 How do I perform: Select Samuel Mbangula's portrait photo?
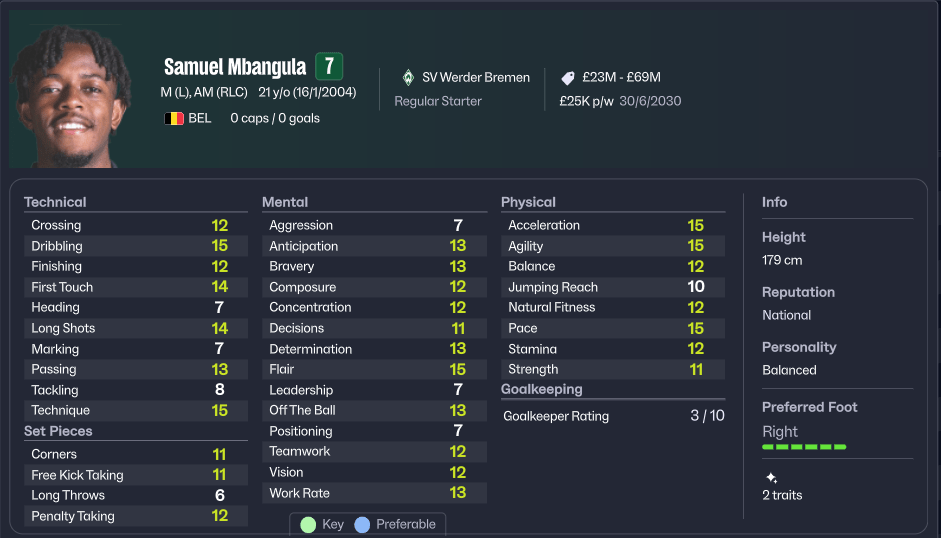pos(65,95)
